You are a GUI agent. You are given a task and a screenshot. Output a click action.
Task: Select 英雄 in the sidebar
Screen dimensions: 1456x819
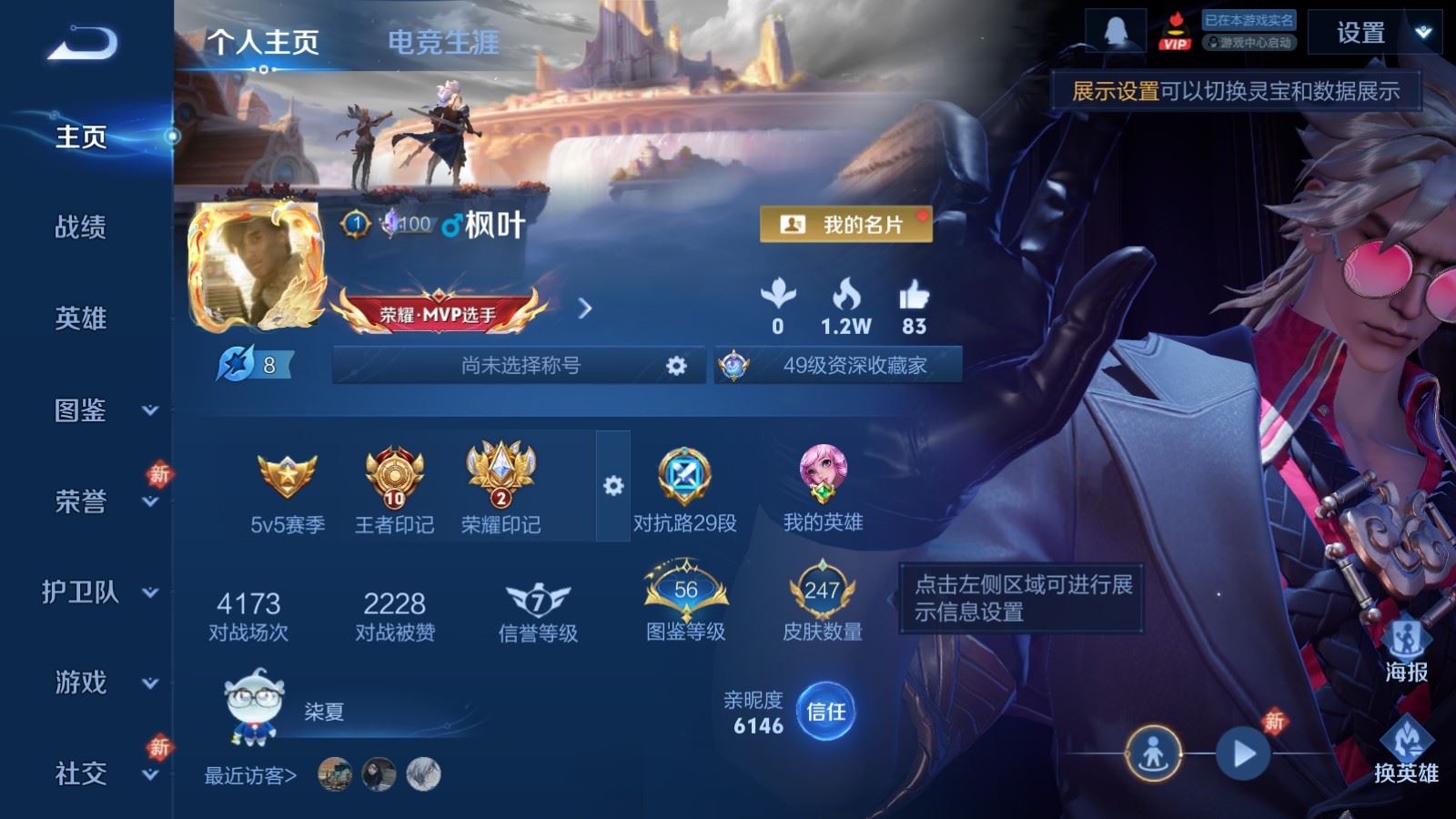(81, 318)
